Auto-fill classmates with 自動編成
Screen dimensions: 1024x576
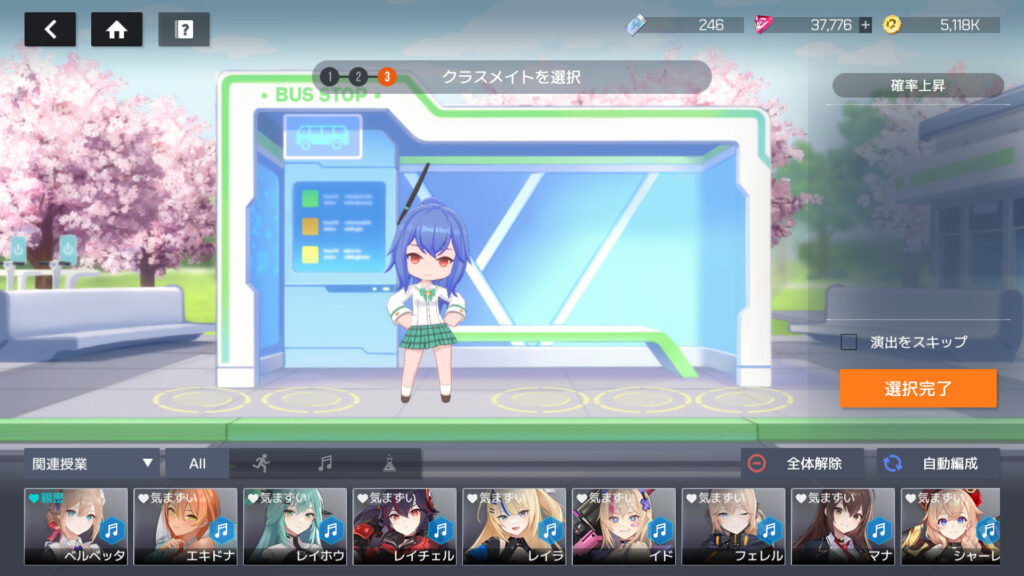939,463
